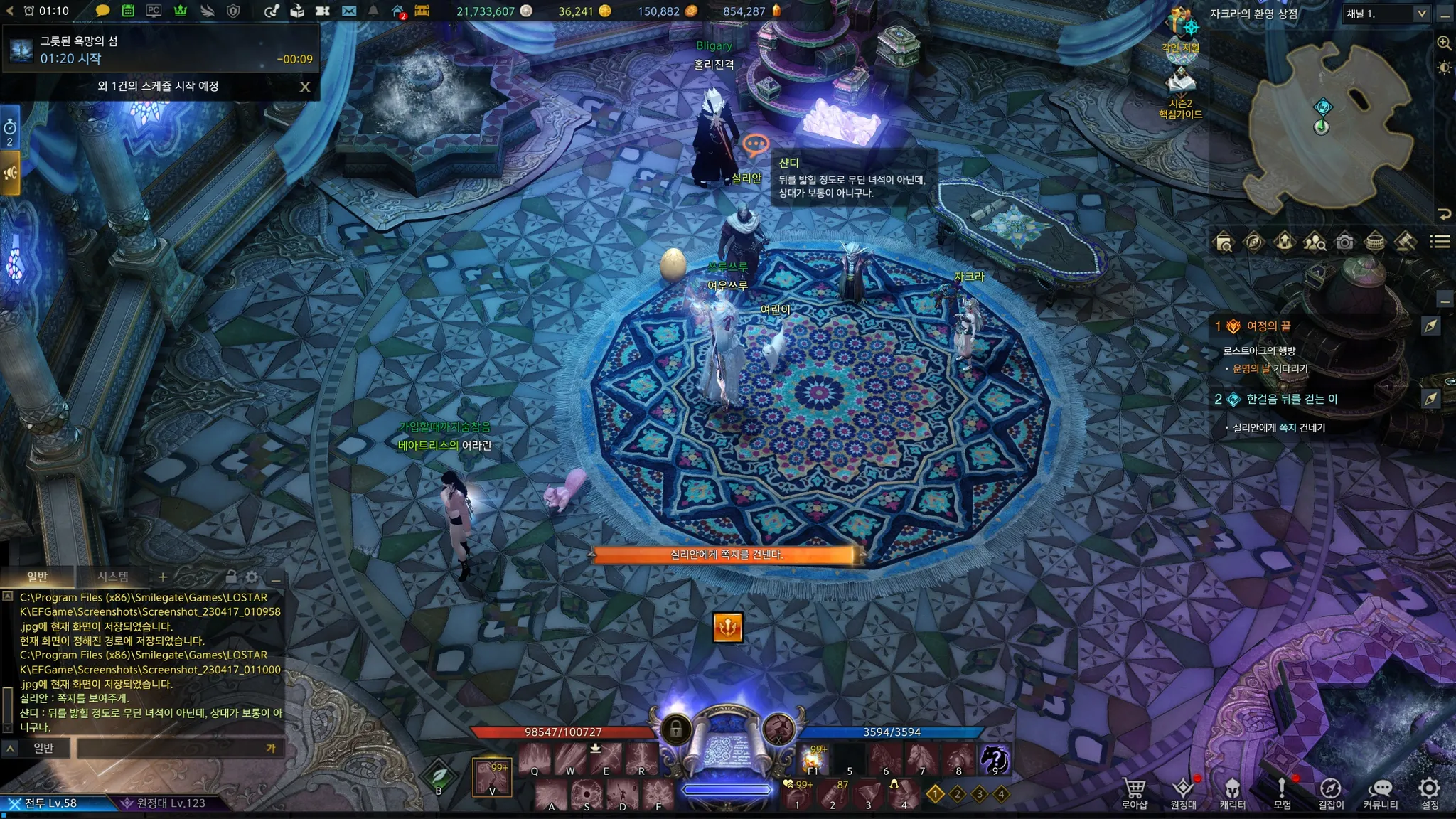The width and height of the screenshot is (1456, 819).
Task: Select the 한걸음 뒤를 걷는 이 quest entry
Action: tap(1291, 399)
